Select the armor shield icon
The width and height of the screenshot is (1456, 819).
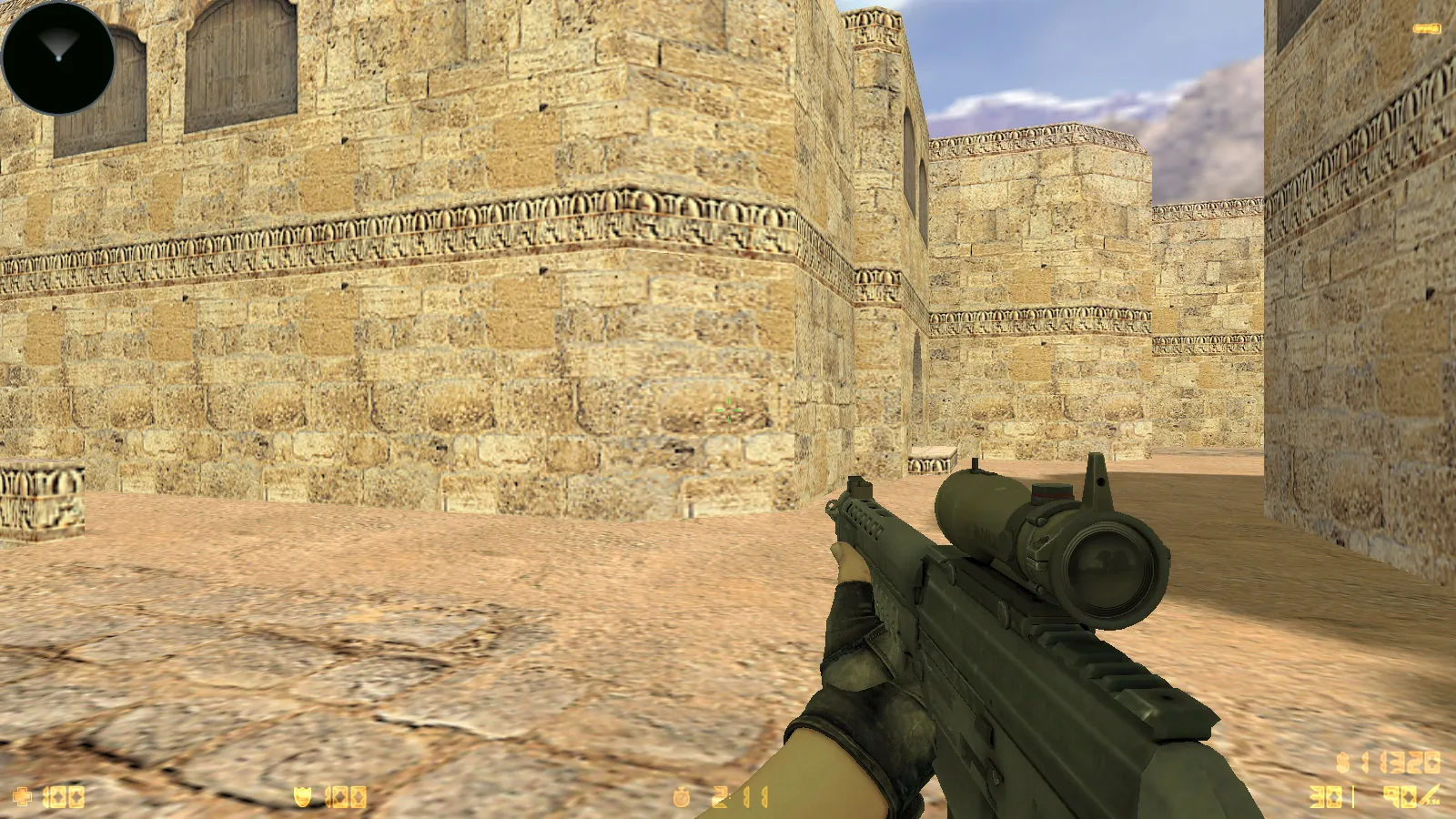[x=302, y=798]
